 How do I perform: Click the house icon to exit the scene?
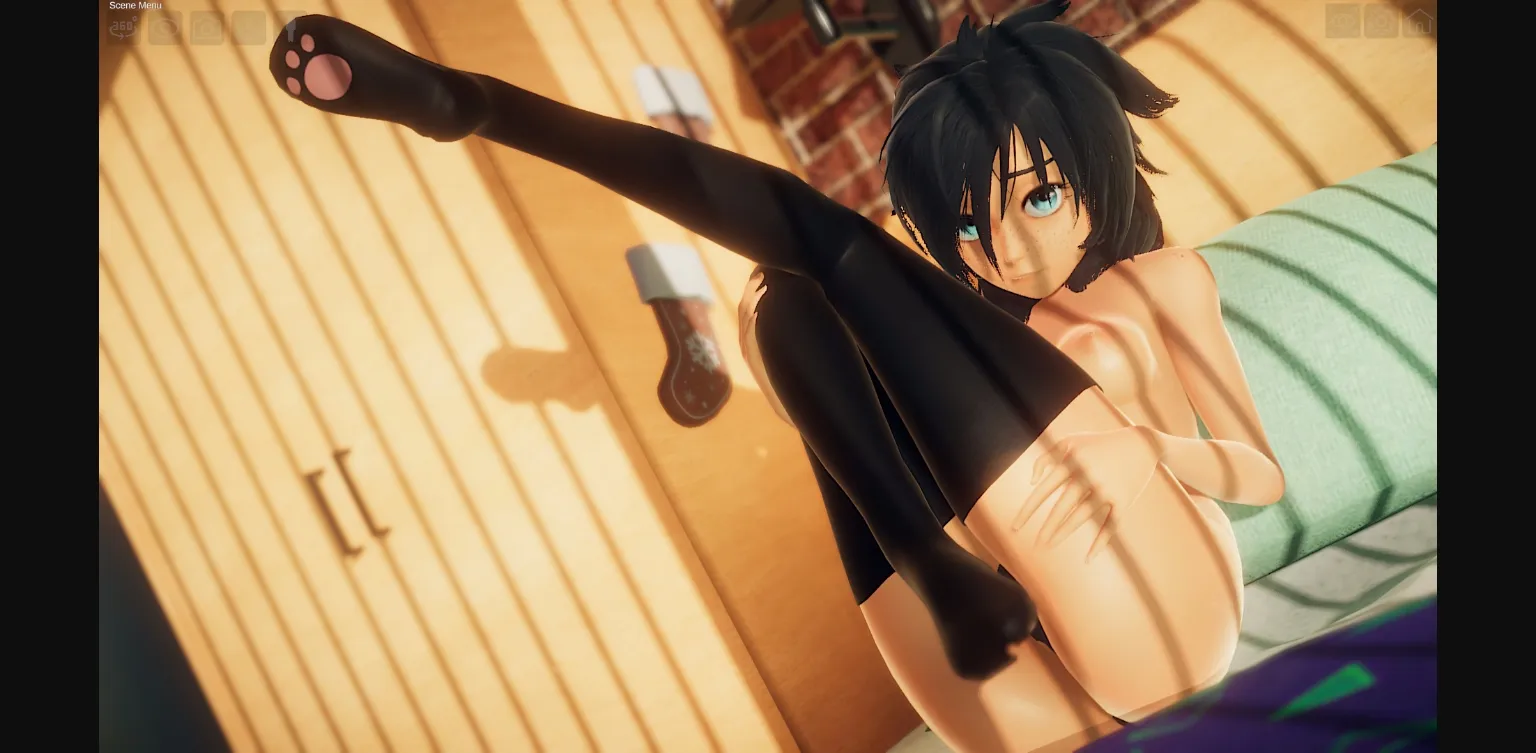point(1418,22)
